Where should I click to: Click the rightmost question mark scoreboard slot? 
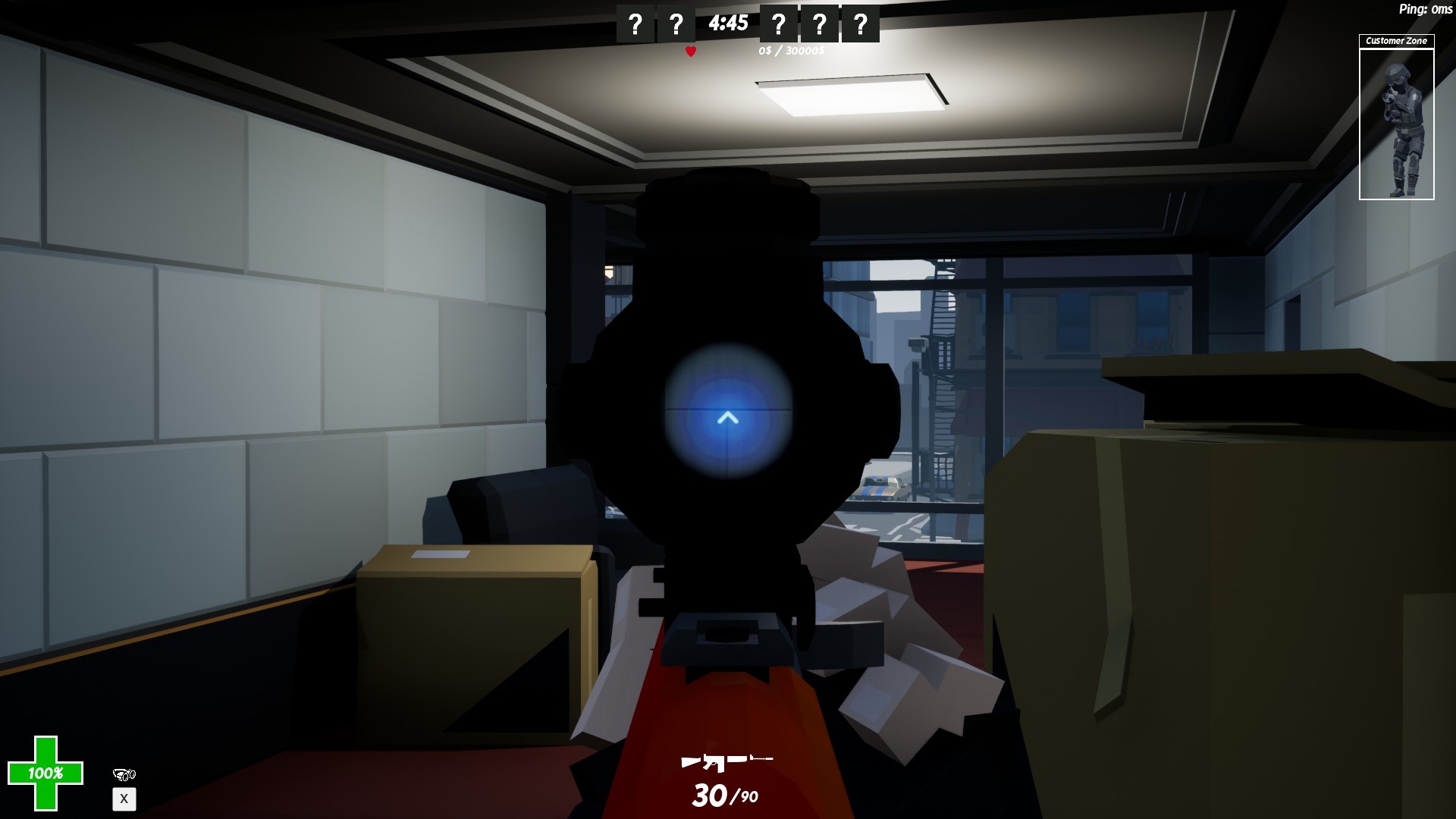pos(859,23)
